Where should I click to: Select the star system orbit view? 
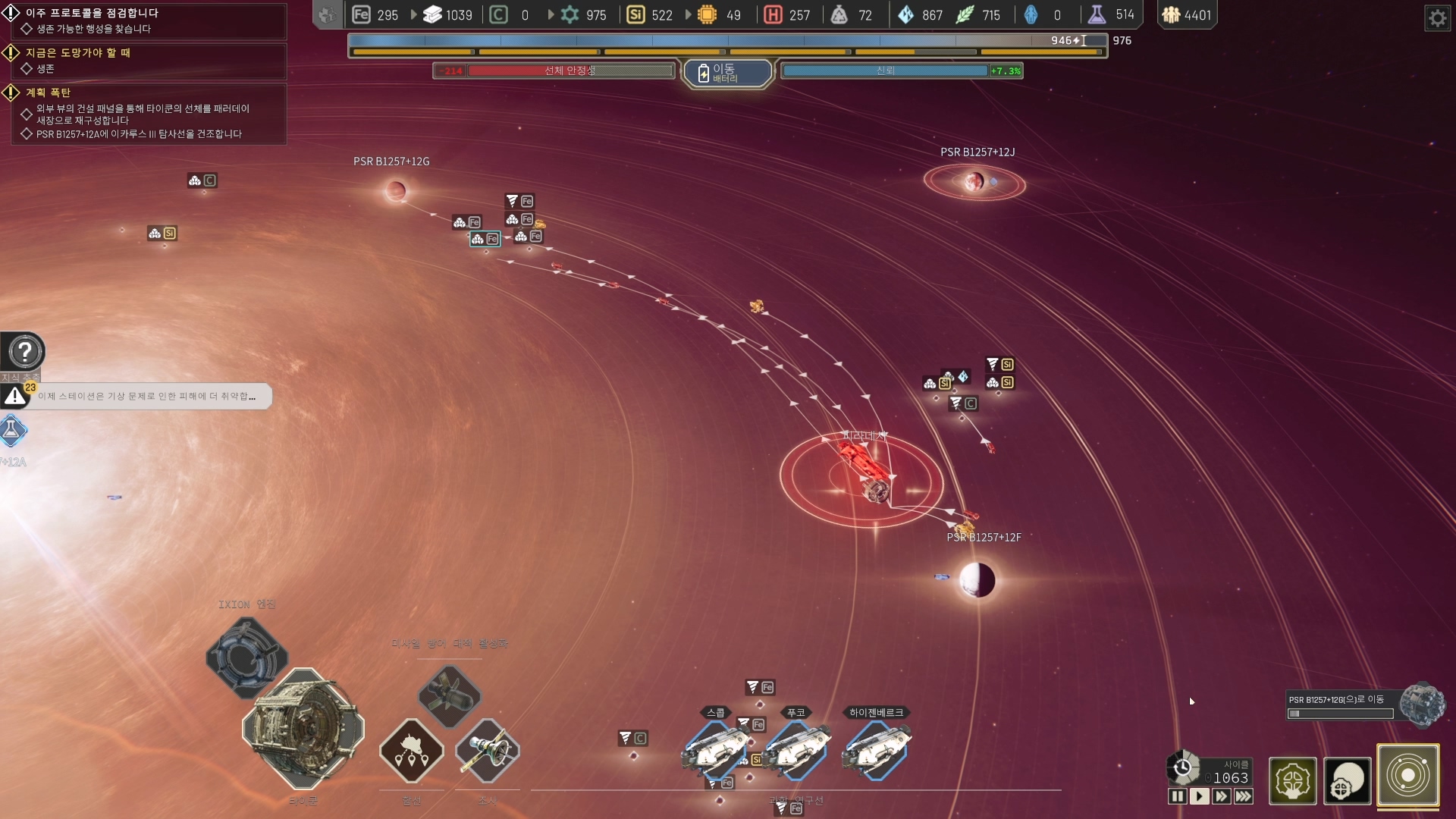click(x=1408, y=776)
